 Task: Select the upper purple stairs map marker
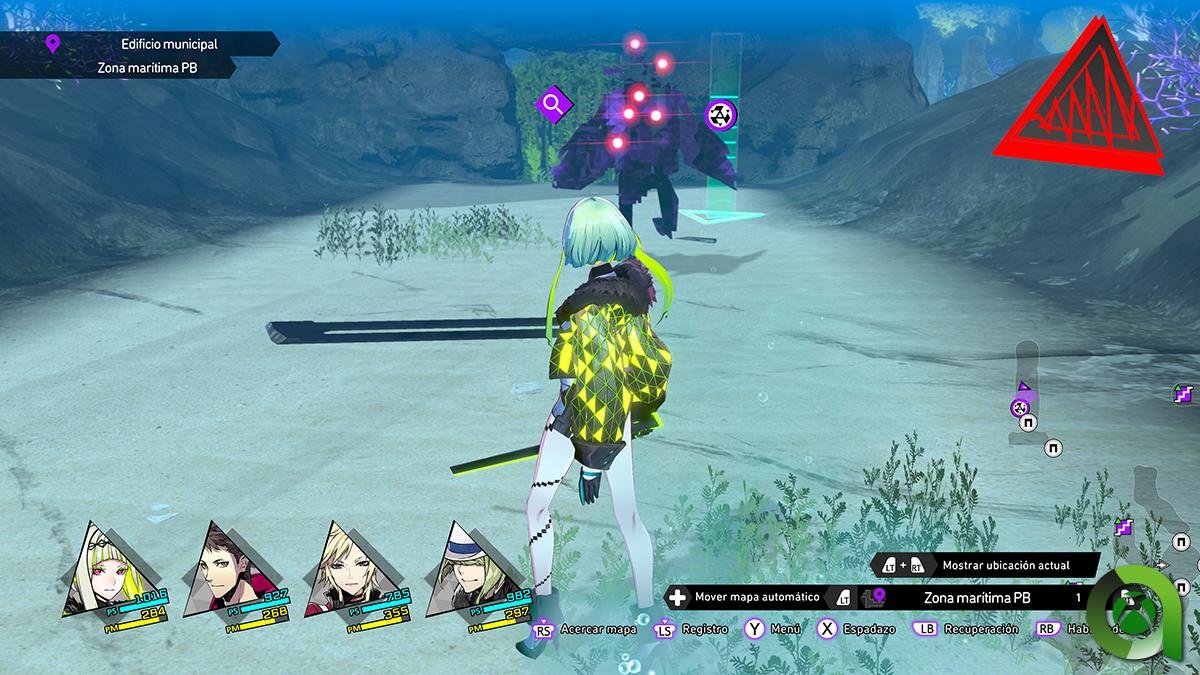click(1184, 394)
